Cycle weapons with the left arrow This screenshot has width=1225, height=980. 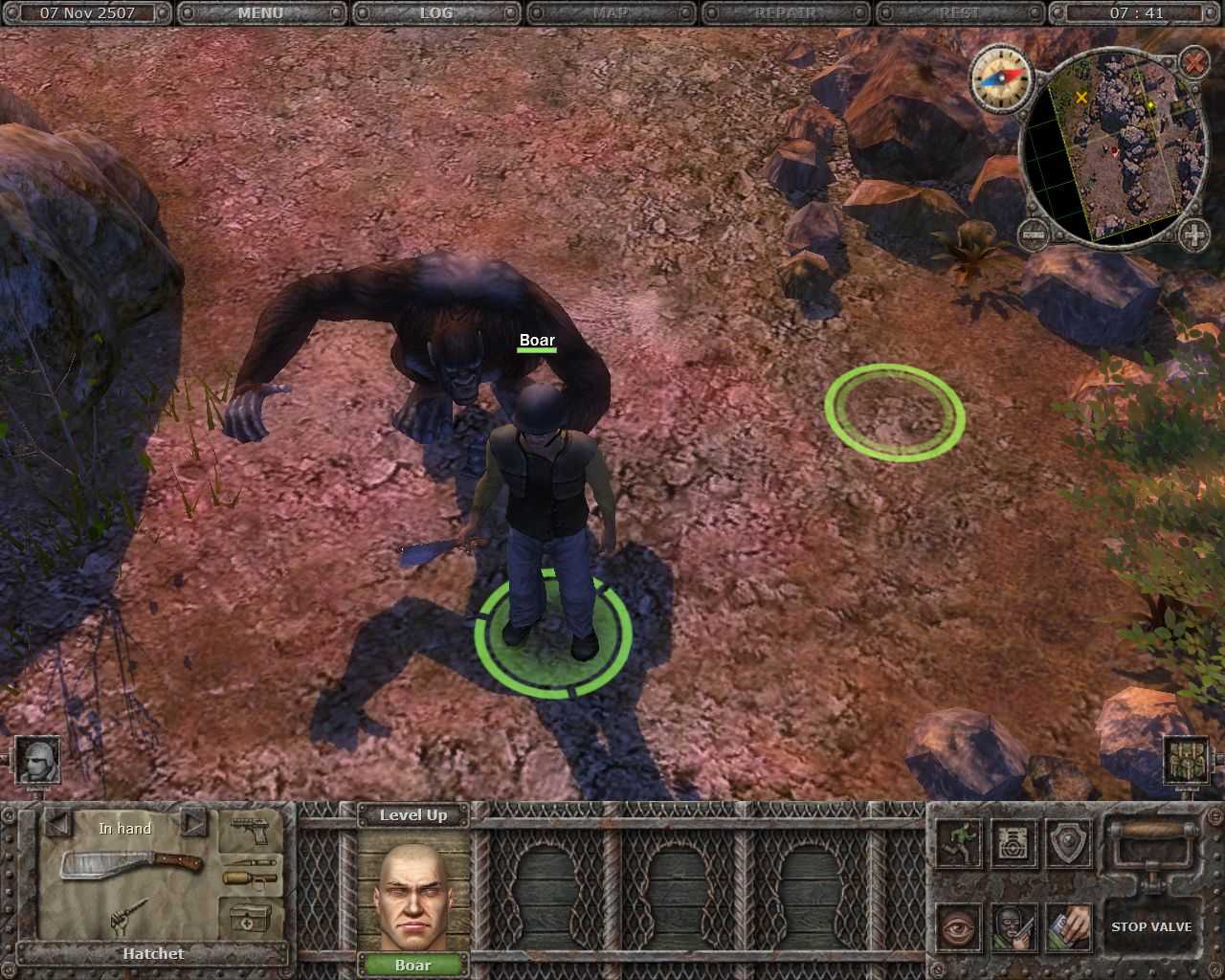(x=59, y=824)
